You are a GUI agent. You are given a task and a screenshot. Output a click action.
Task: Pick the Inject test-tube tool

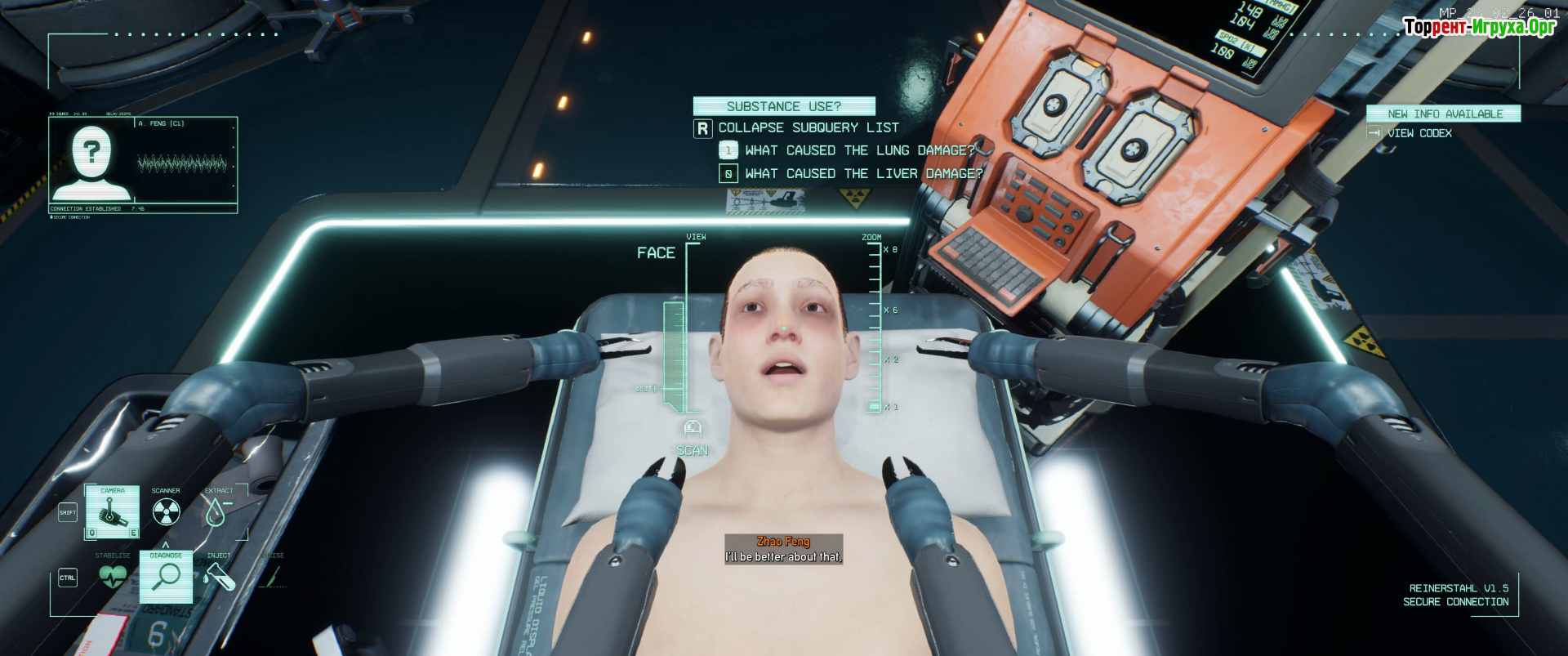point(218,576)
